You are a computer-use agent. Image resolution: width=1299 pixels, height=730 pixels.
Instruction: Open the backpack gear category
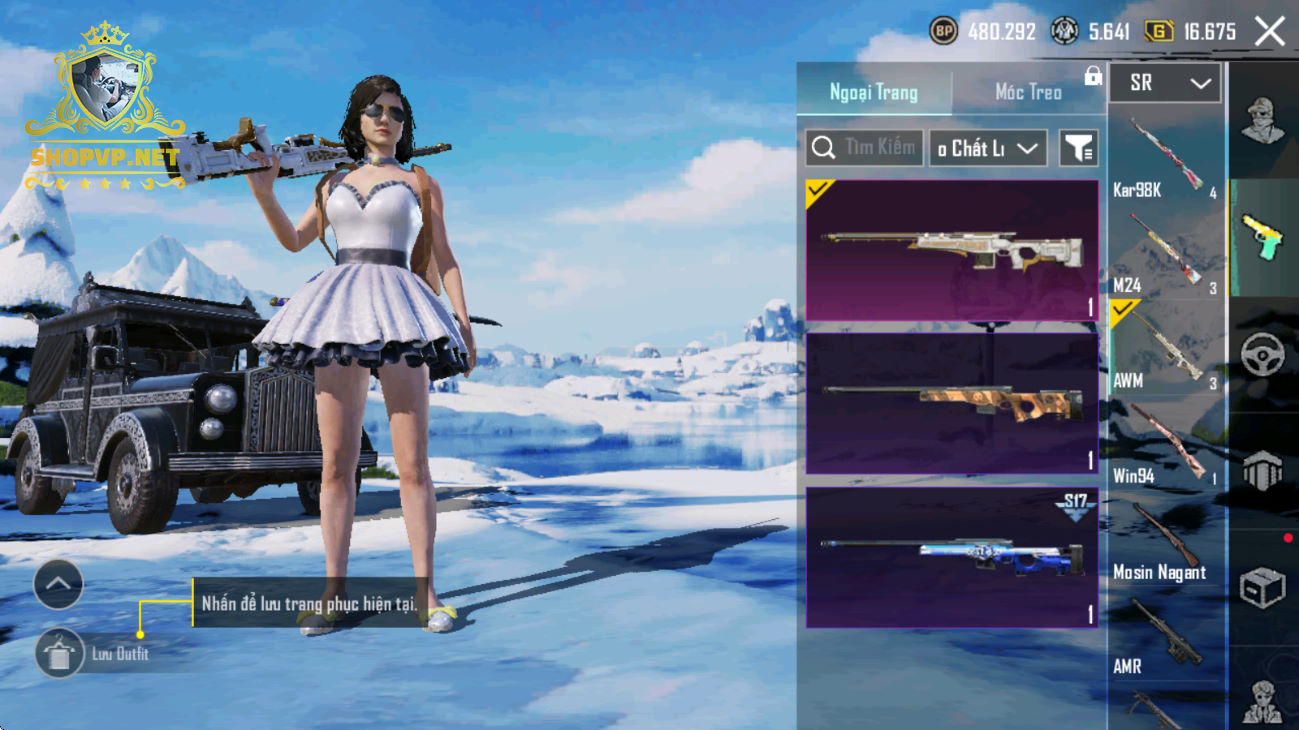[1262, 472]
